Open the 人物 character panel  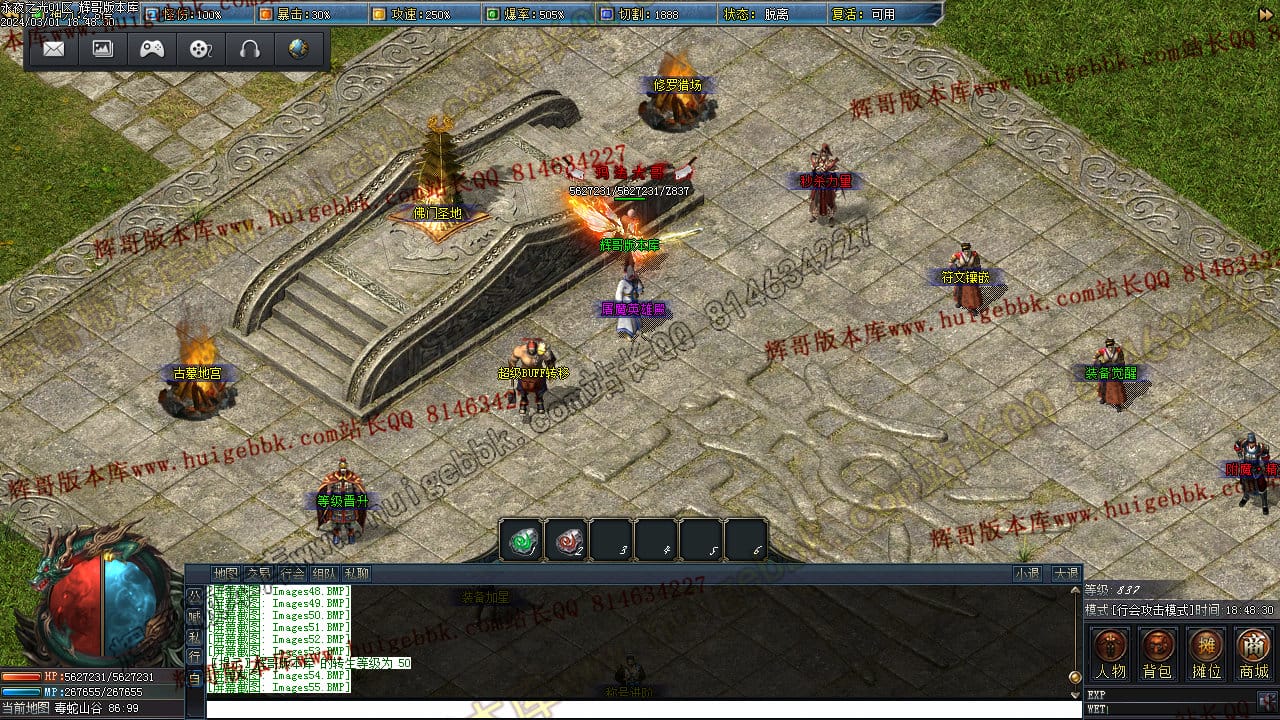point(1110,654)
